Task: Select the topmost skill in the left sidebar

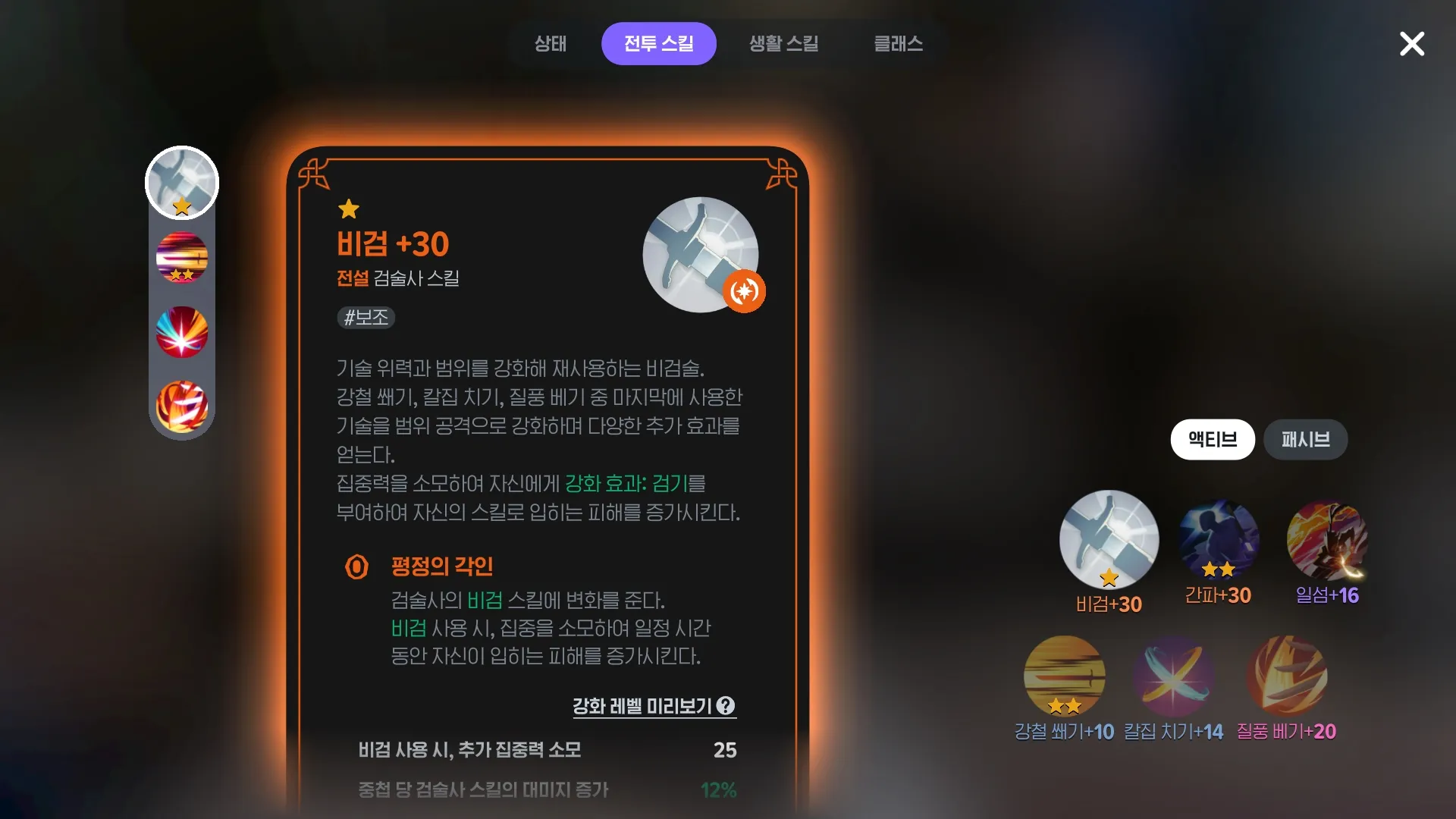Action: (x=182, y=183)
